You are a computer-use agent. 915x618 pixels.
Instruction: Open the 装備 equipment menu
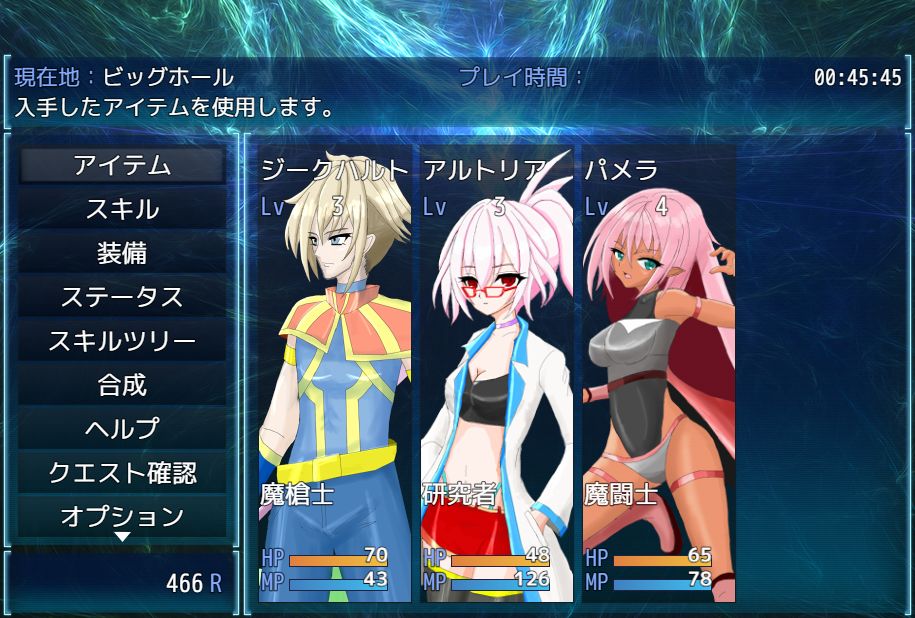point(122,254)
